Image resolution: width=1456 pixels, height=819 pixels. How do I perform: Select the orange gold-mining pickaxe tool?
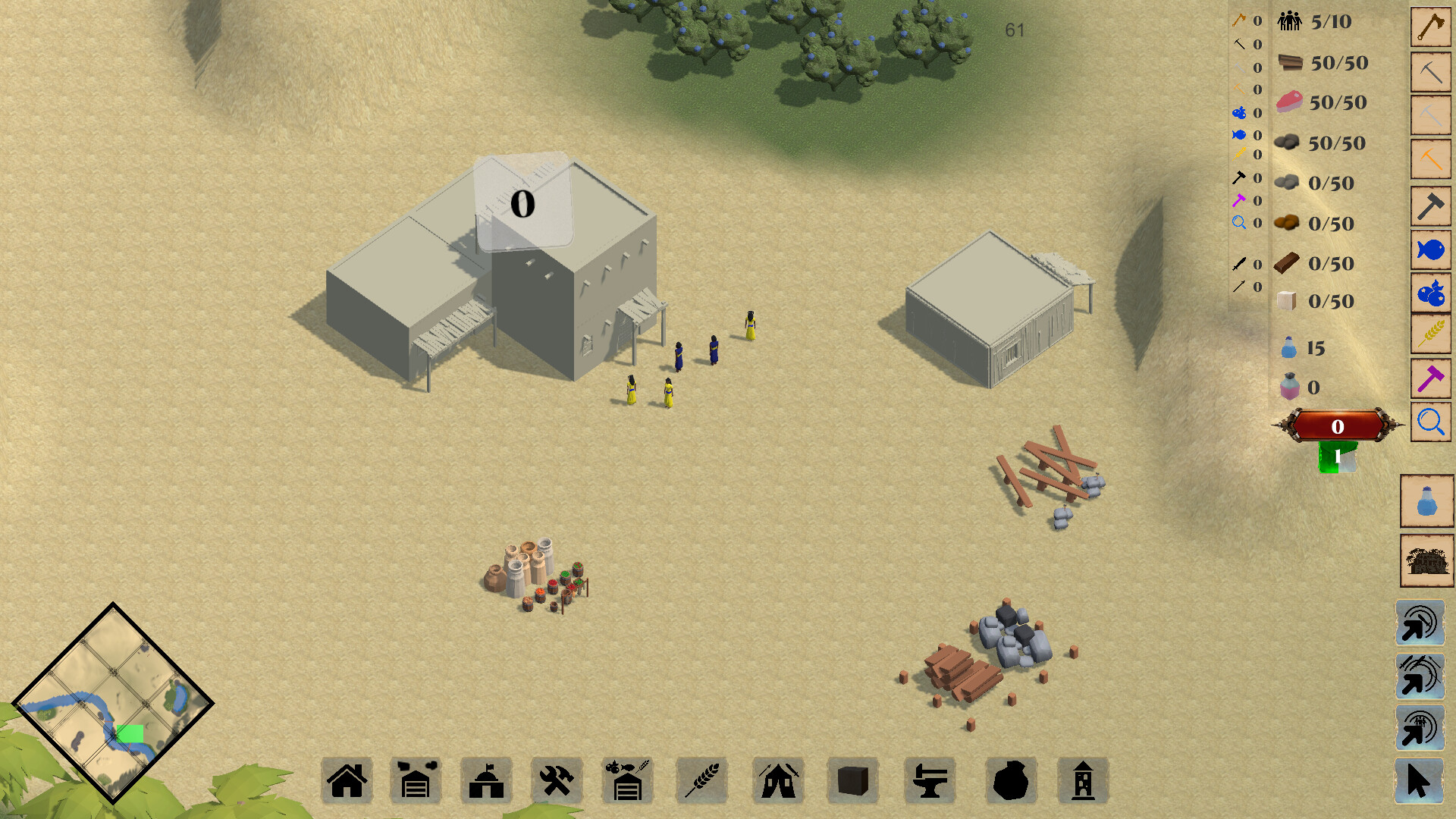(x=1430, y=157)
